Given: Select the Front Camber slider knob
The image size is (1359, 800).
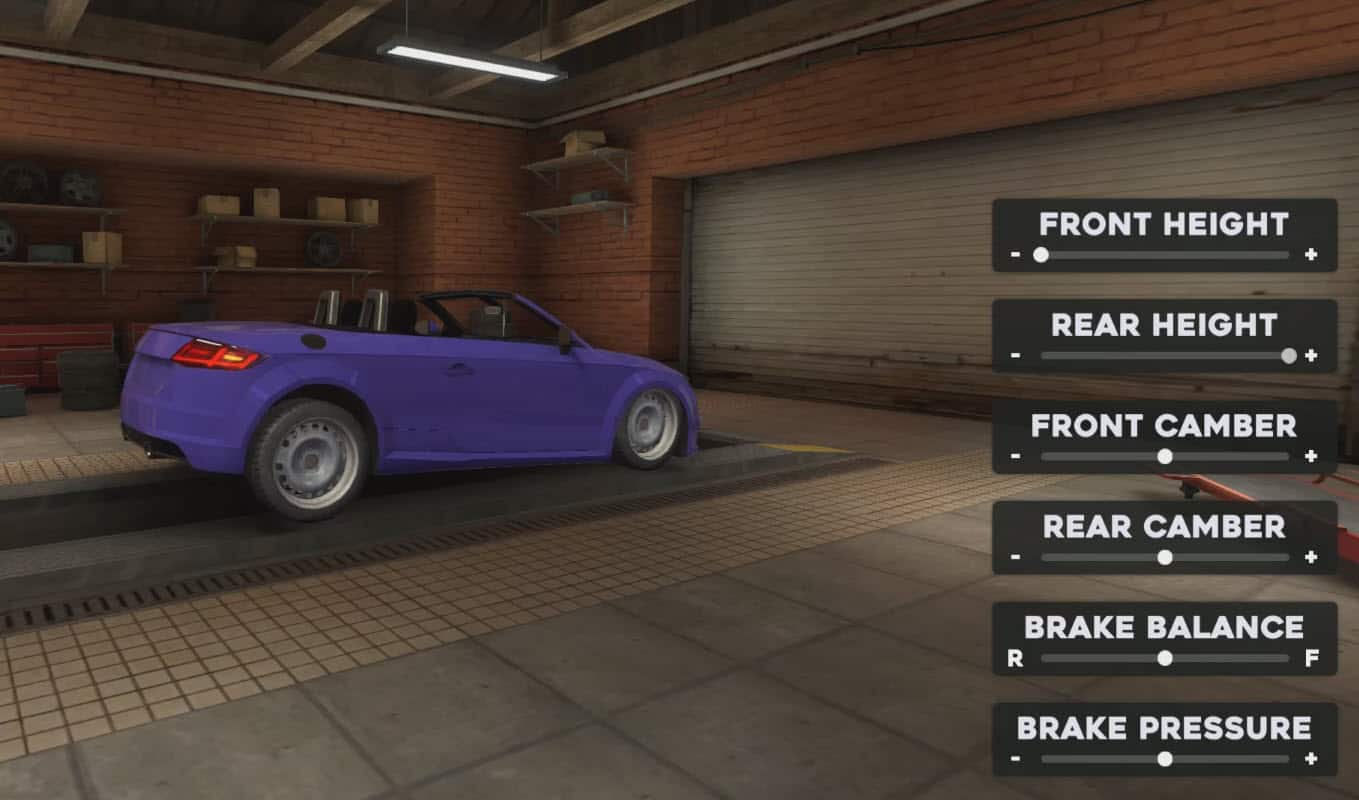Looking at the screenshot, I should point(1164,457).
